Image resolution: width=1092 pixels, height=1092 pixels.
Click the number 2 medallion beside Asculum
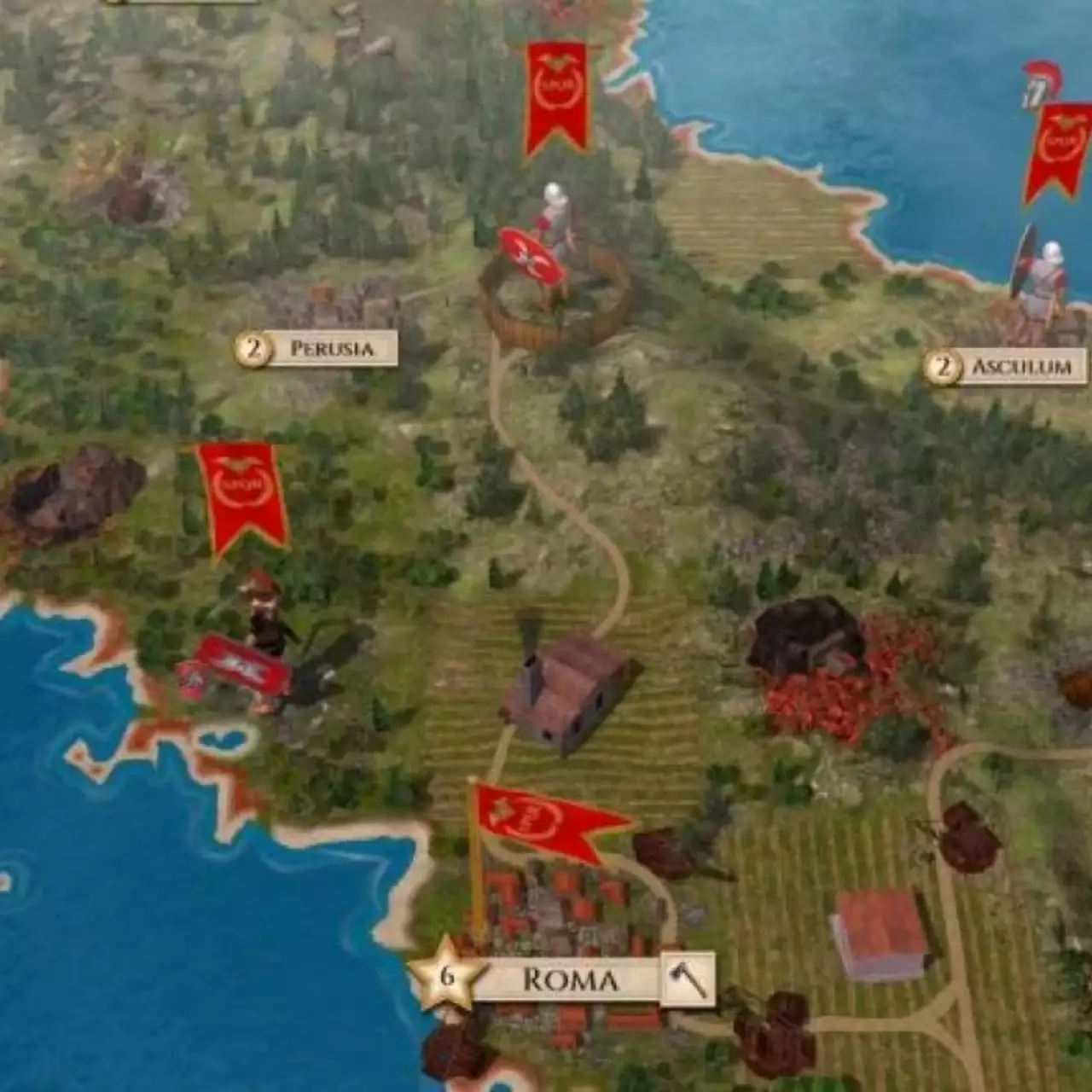pyautogui.click(x=944, y=367)
